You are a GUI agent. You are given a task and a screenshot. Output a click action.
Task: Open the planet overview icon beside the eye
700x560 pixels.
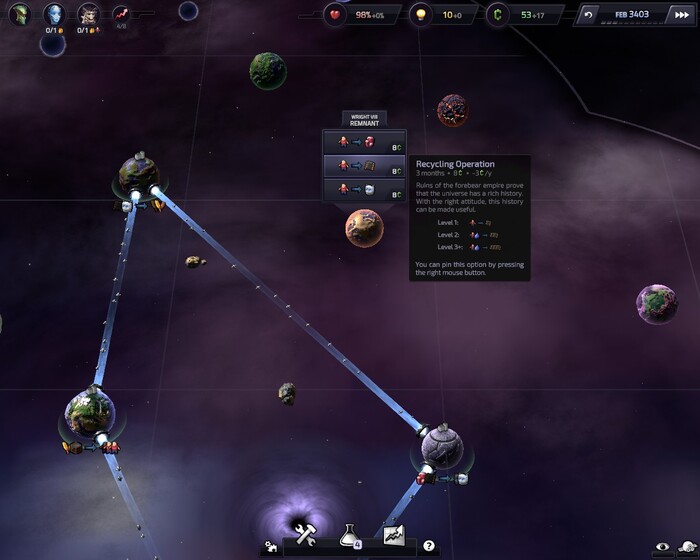tap(684, 546)
